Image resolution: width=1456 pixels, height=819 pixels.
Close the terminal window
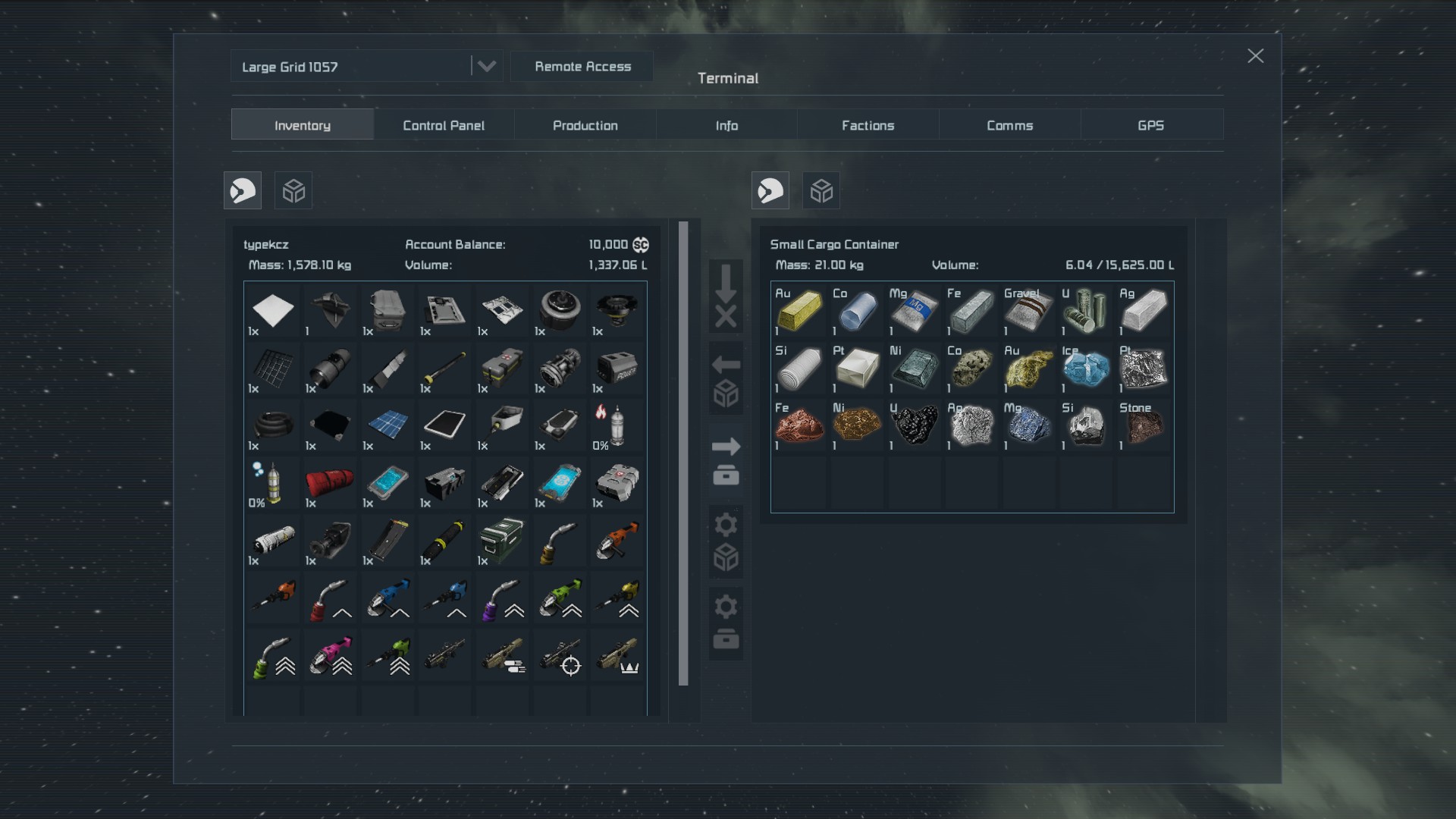pos(1255,56)
